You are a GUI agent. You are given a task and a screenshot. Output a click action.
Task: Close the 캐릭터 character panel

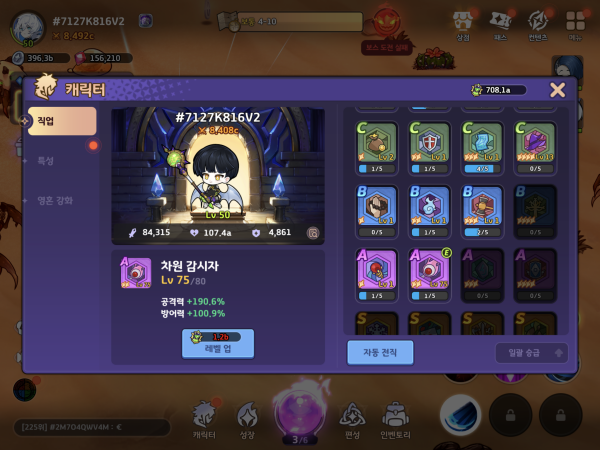coord(557,90)
